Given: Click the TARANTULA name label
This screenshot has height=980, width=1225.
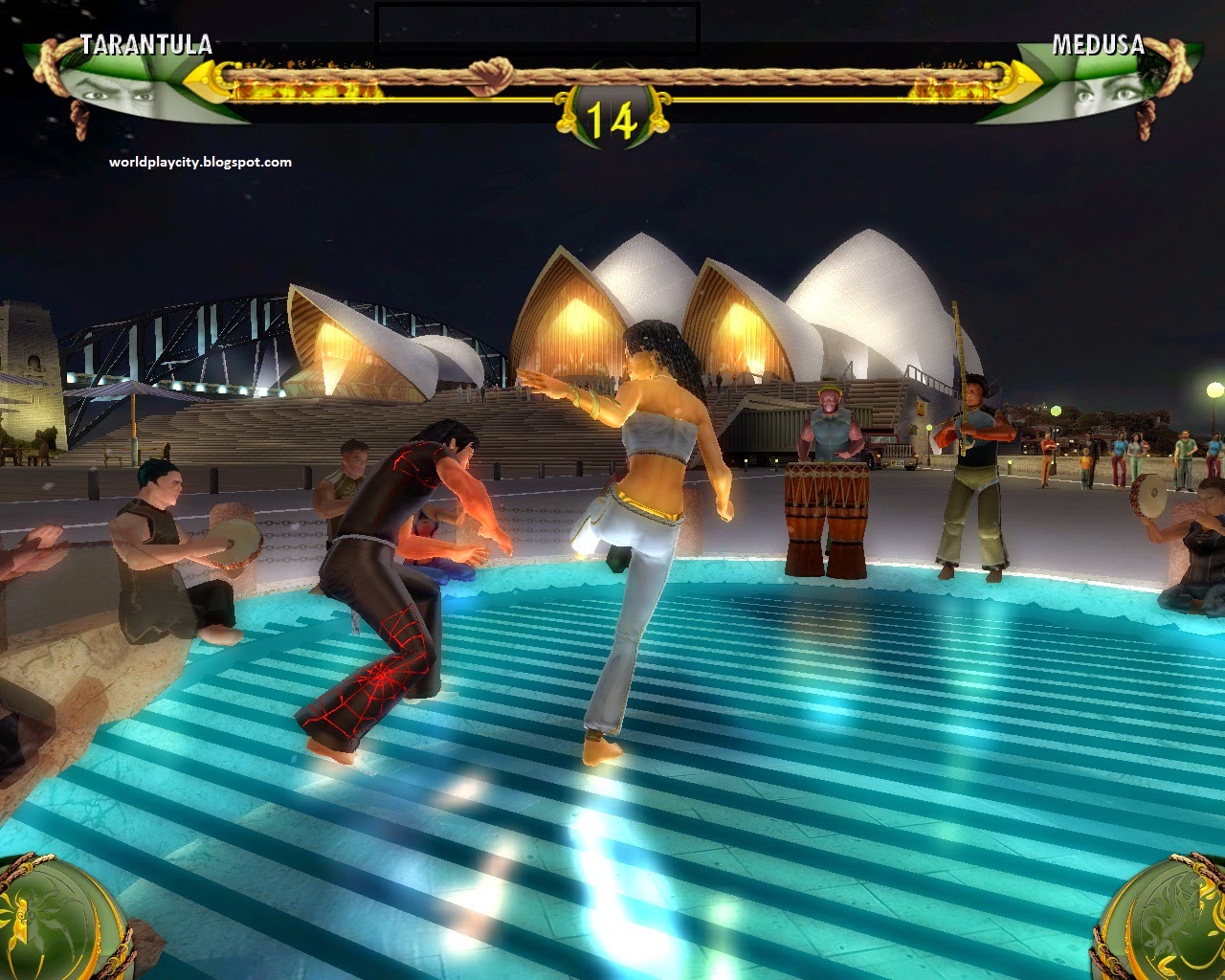Looking at the screenshot, I should [145, 42].
